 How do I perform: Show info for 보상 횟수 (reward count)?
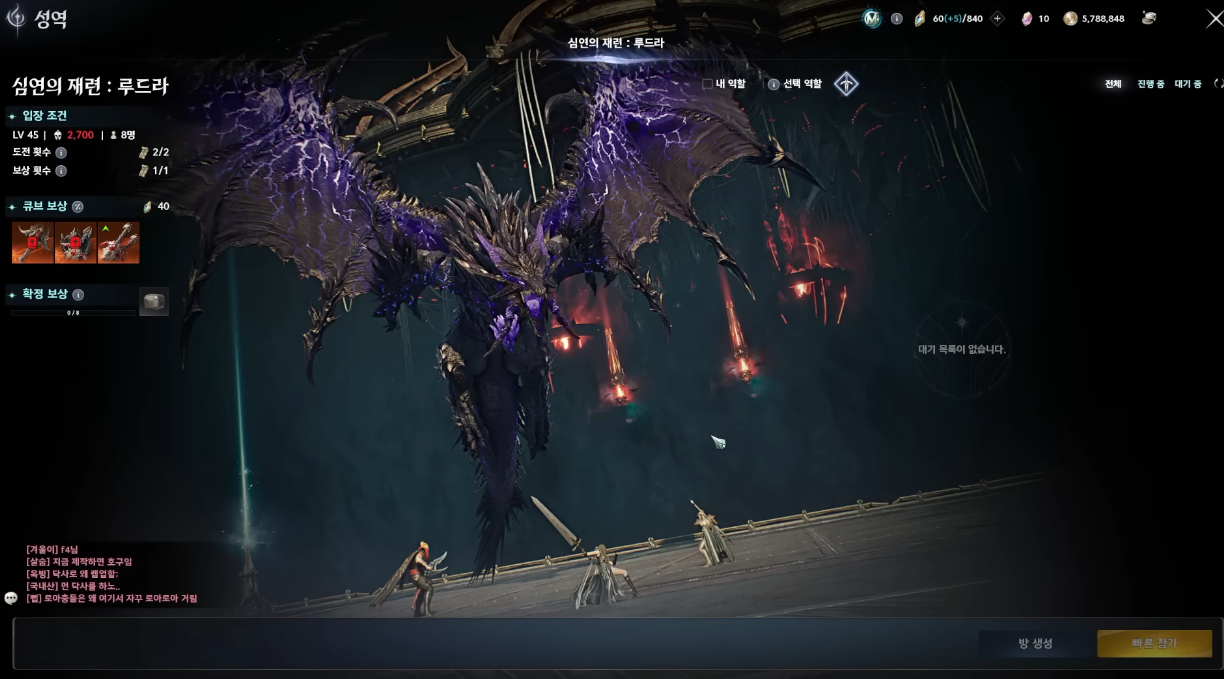pos(61,171)
